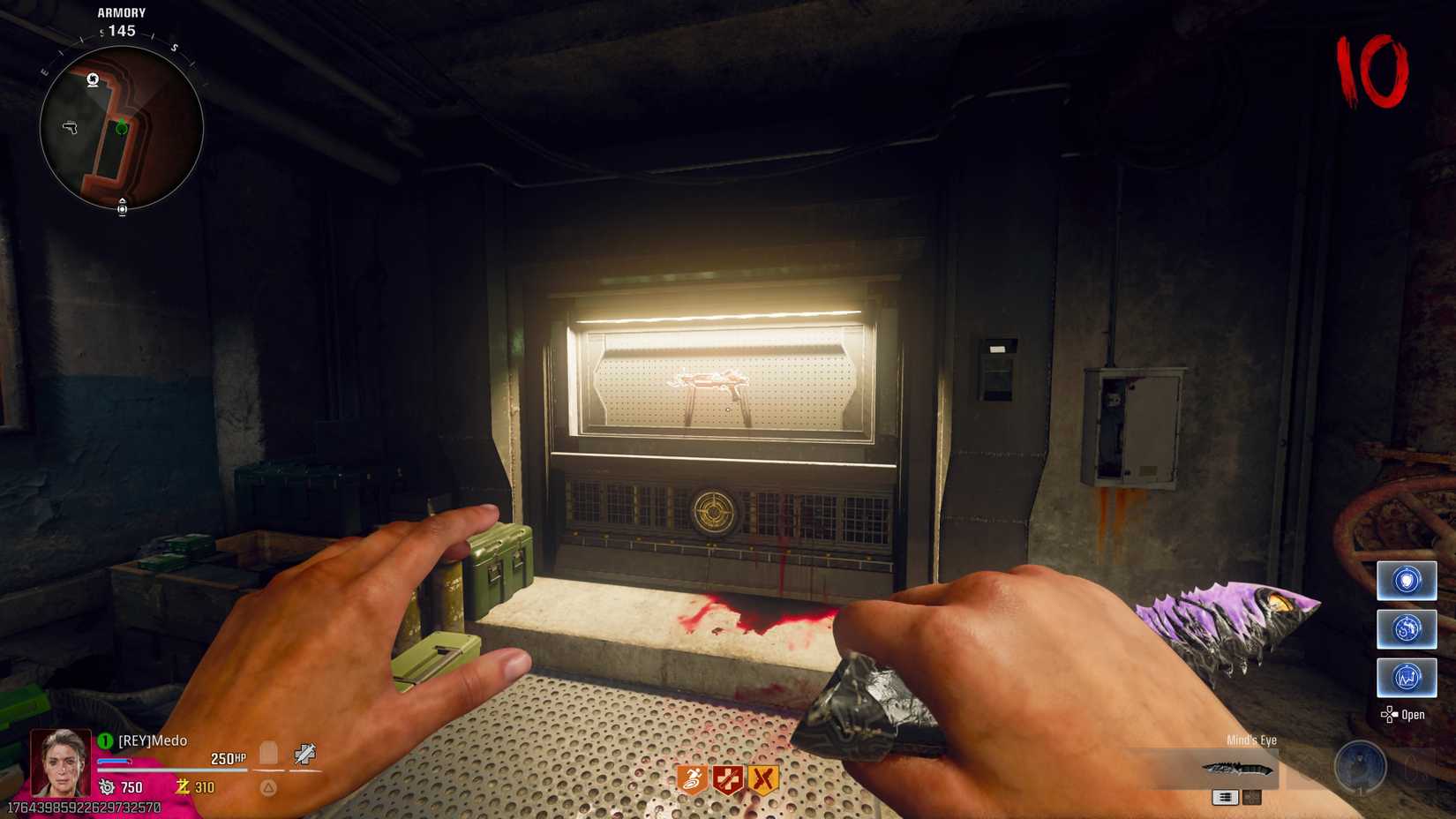Viewport: 1456px width, 819px height.
Task: Select the top ability icon in right sidebar
Action: pos(1407,581)
